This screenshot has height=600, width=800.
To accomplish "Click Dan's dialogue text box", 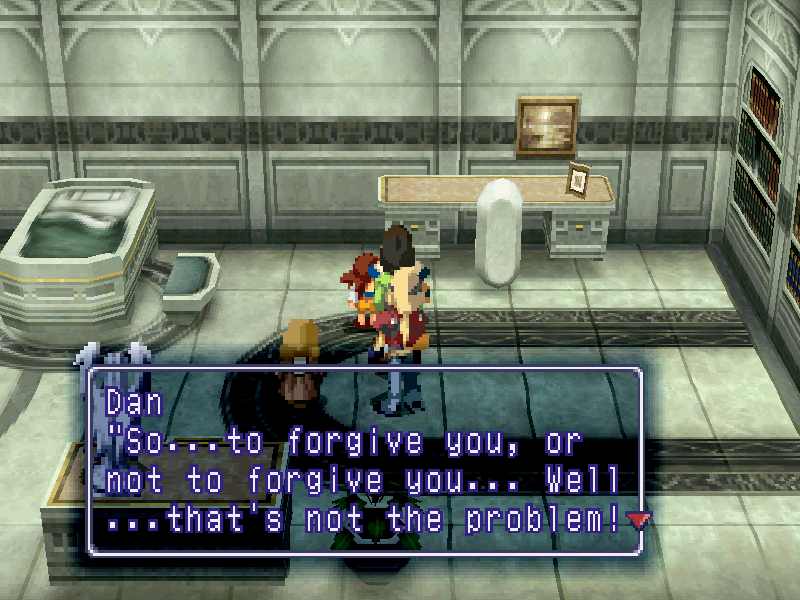I will [x=365, y=462].
